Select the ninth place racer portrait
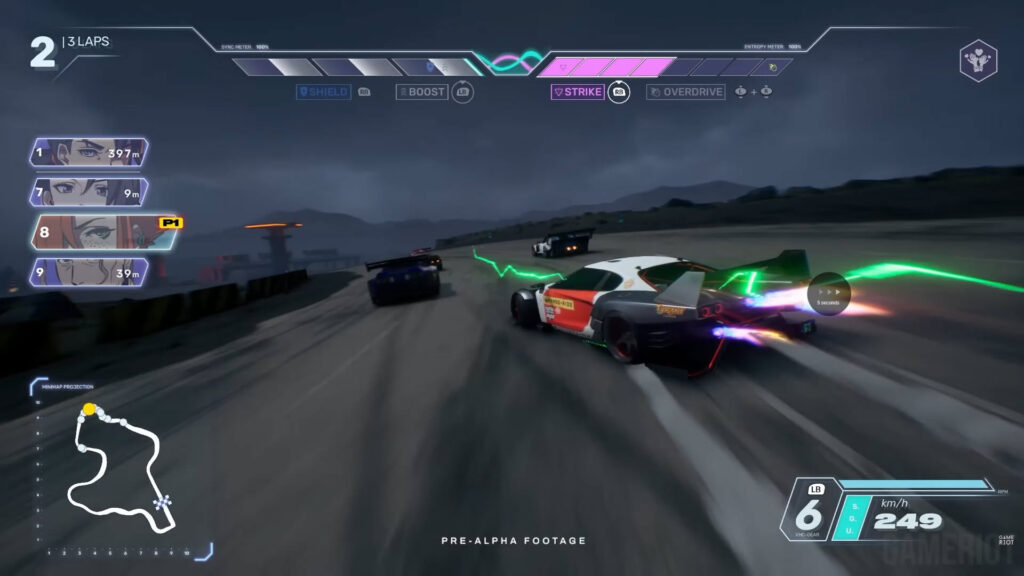The image size is (1024, 576). 89,272
